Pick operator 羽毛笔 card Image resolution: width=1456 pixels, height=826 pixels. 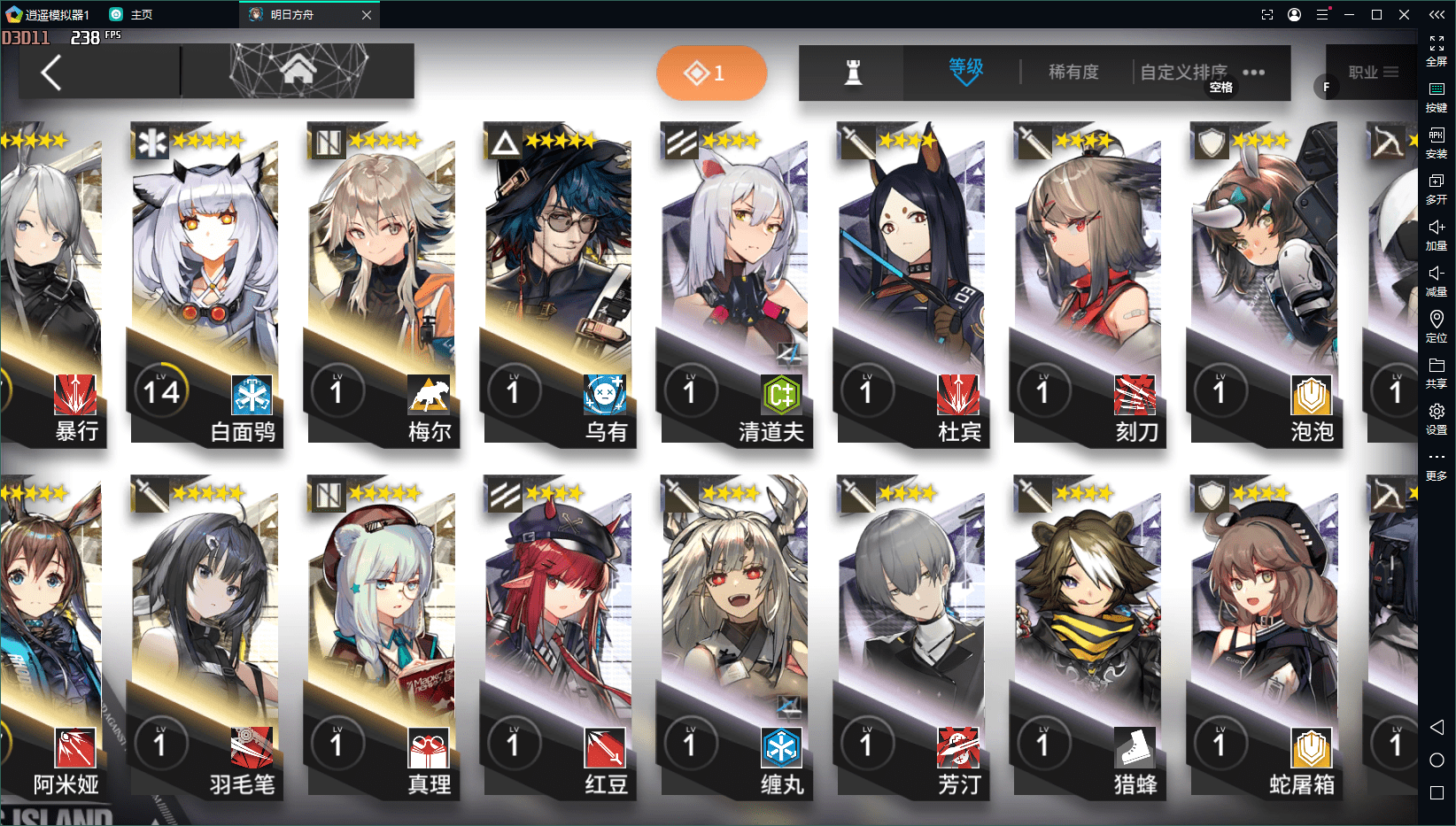click(205, 637)
